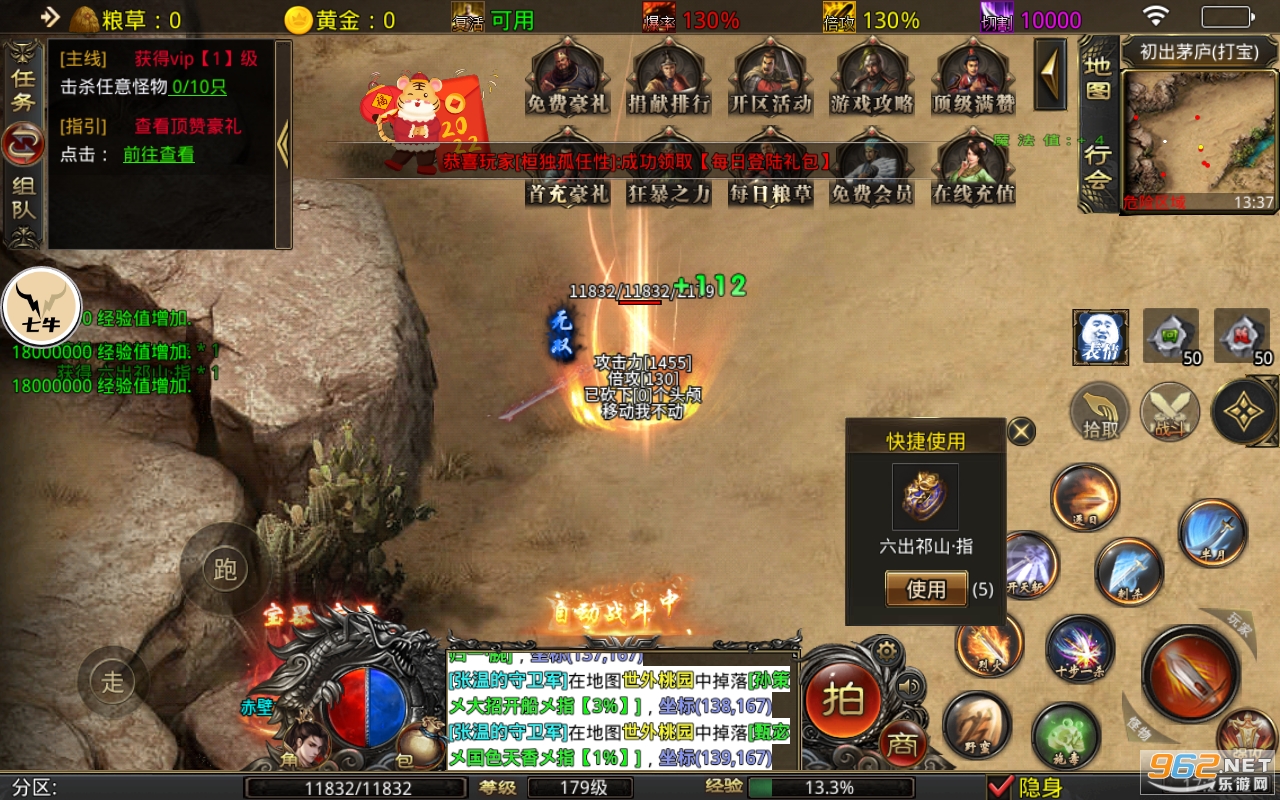The image size is (1280, 800).
Task: Collapse the top banner menu with the arrow
Action: click(x=1049, y=75)
